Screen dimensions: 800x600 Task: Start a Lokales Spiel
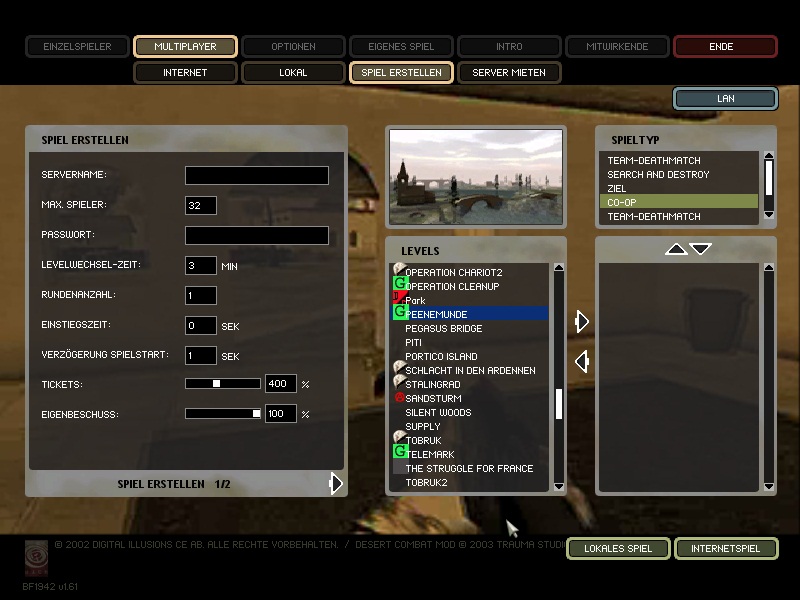click(x=617, y=548)
